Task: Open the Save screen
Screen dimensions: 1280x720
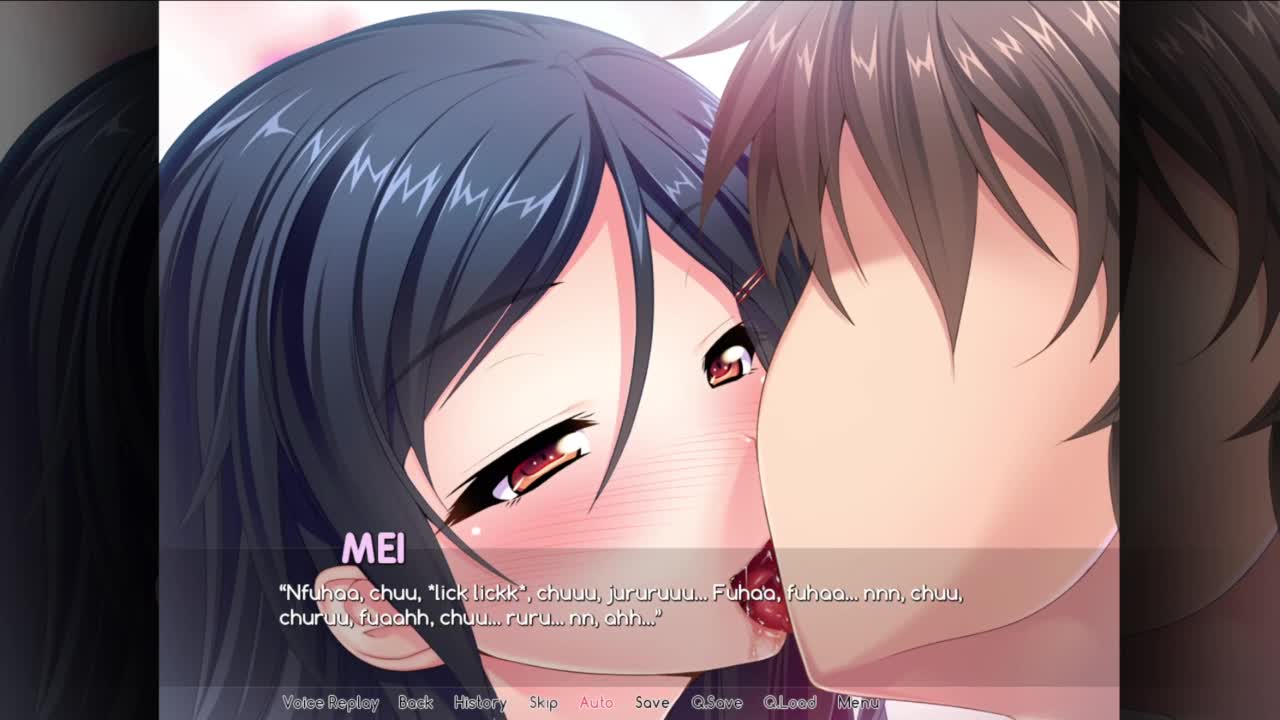Action: point(652,703)
